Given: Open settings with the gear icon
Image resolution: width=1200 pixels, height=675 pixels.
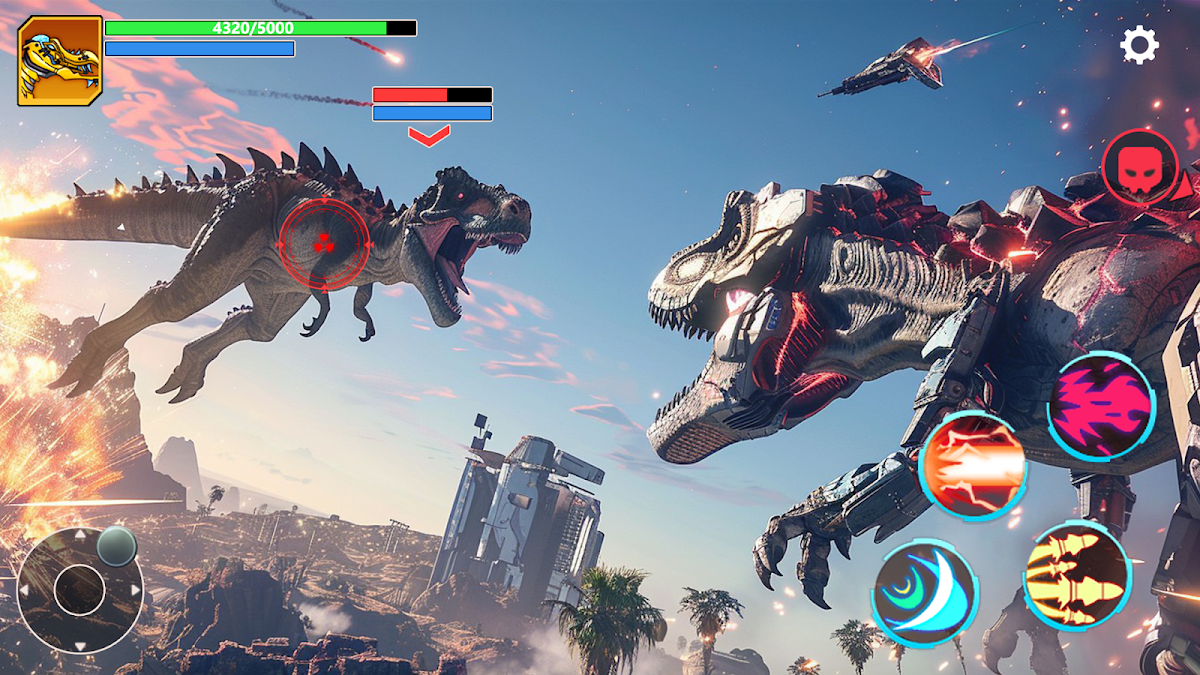Looking at the screenshot, I should click(1139, 45).
